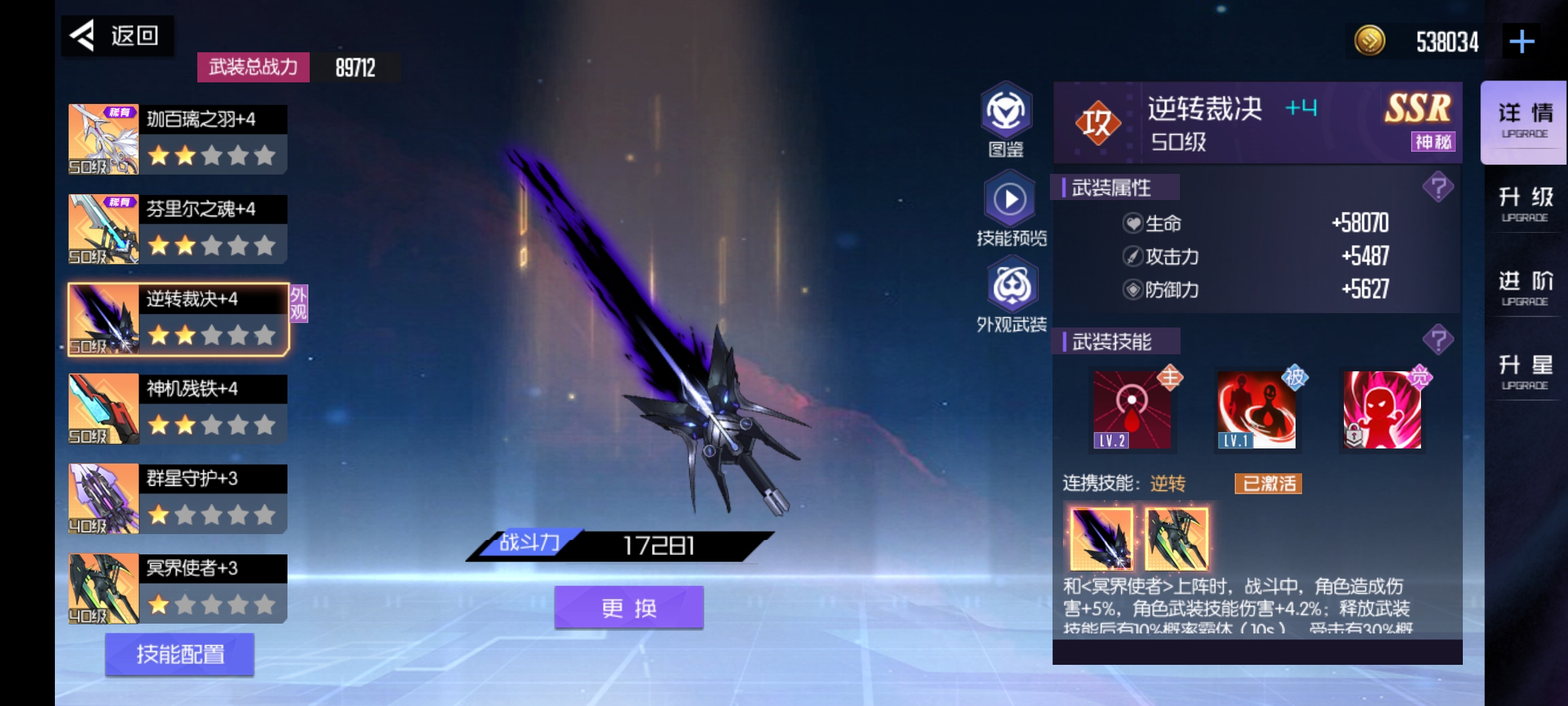Open the 进阶 advancement tab
This screenshot has height=706, width=1568.
pos(1524,288)
